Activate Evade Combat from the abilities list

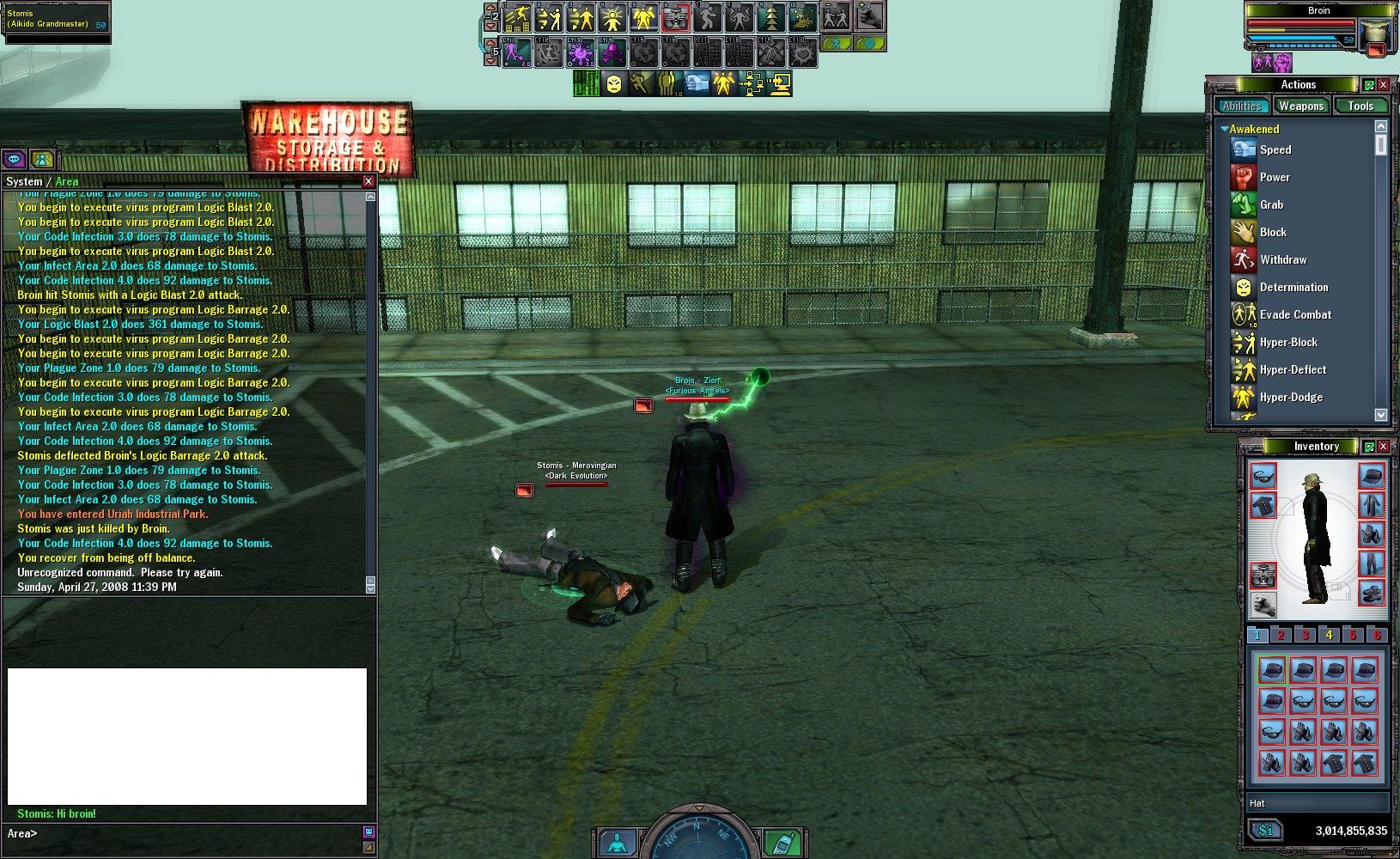tap(1294, 314)
